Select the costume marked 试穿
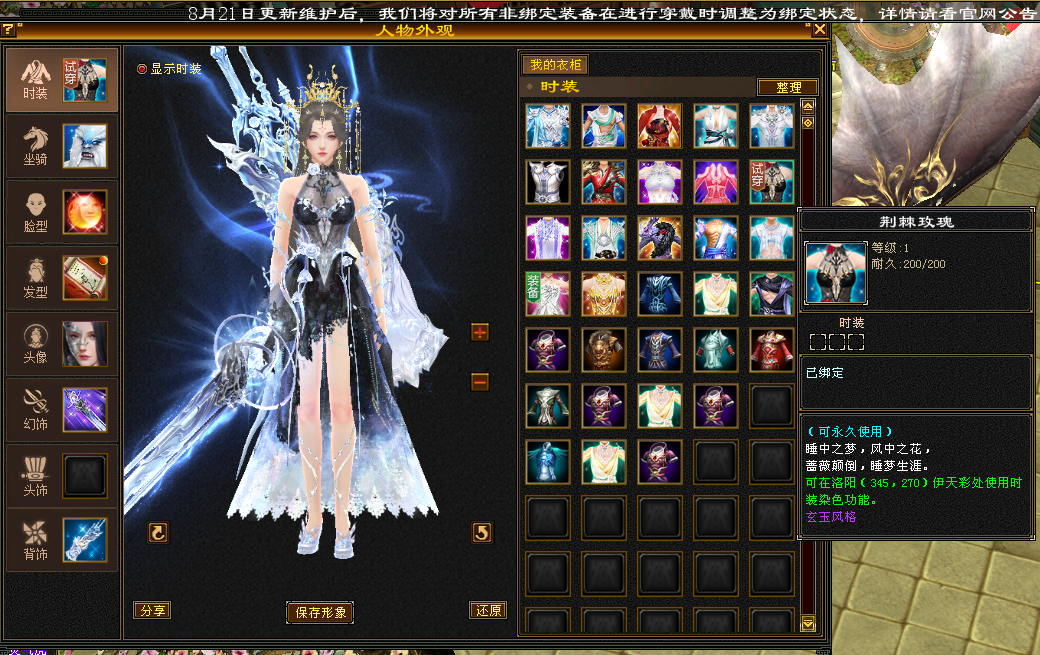Image resolution: width=1040 pixels, height=655 pixels. click(x=771, y=182)
